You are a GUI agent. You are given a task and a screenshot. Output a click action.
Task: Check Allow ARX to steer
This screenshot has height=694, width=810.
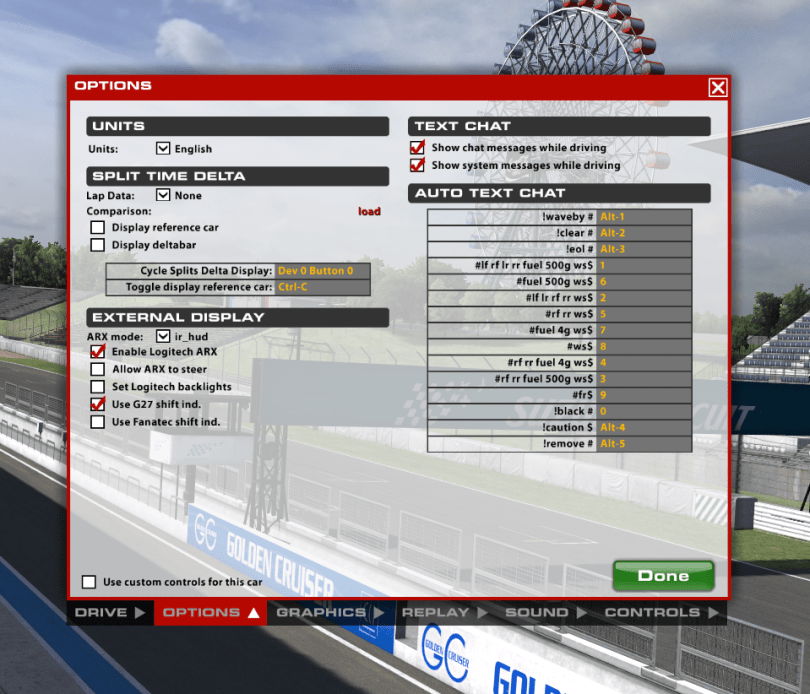click(98, 369)
